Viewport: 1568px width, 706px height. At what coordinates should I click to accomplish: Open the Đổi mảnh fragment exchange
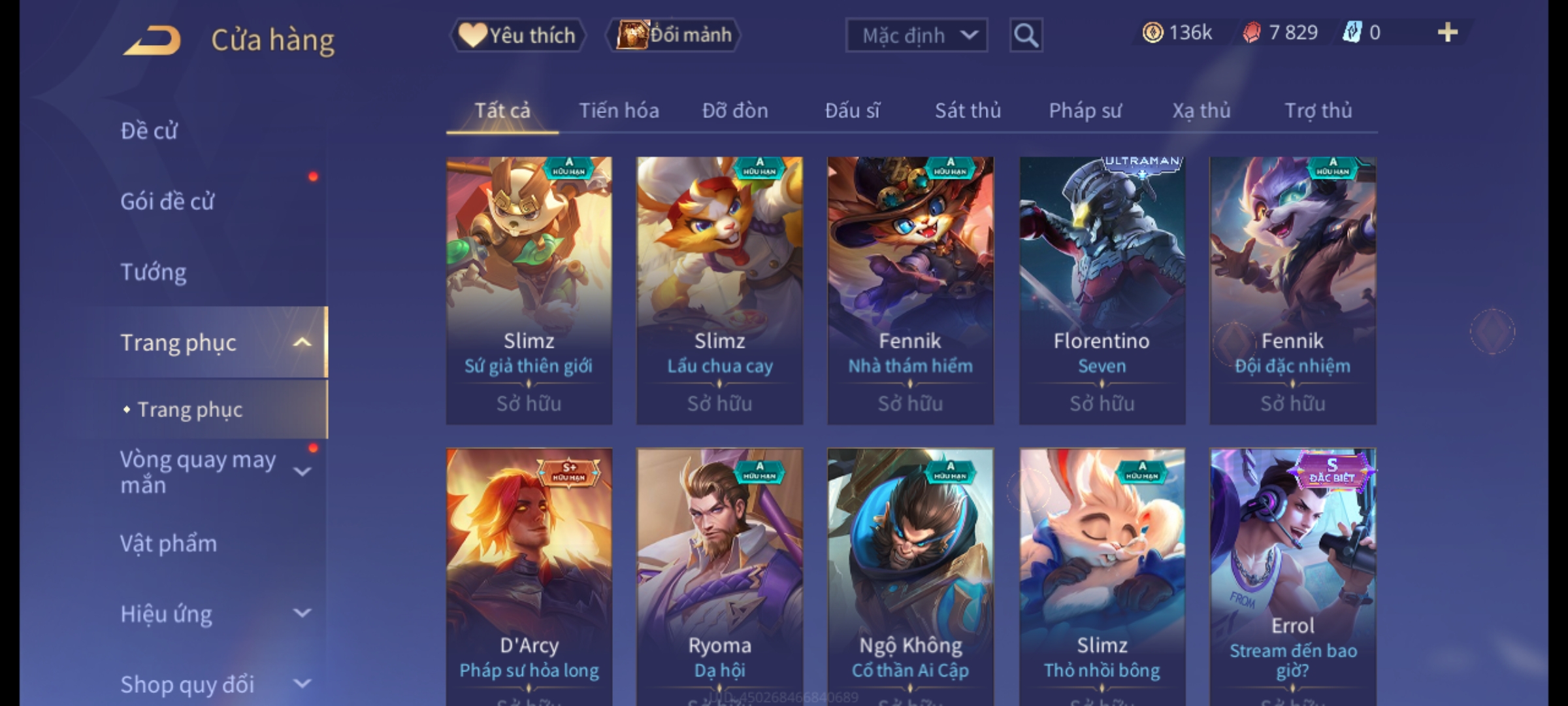click(674, 35)
